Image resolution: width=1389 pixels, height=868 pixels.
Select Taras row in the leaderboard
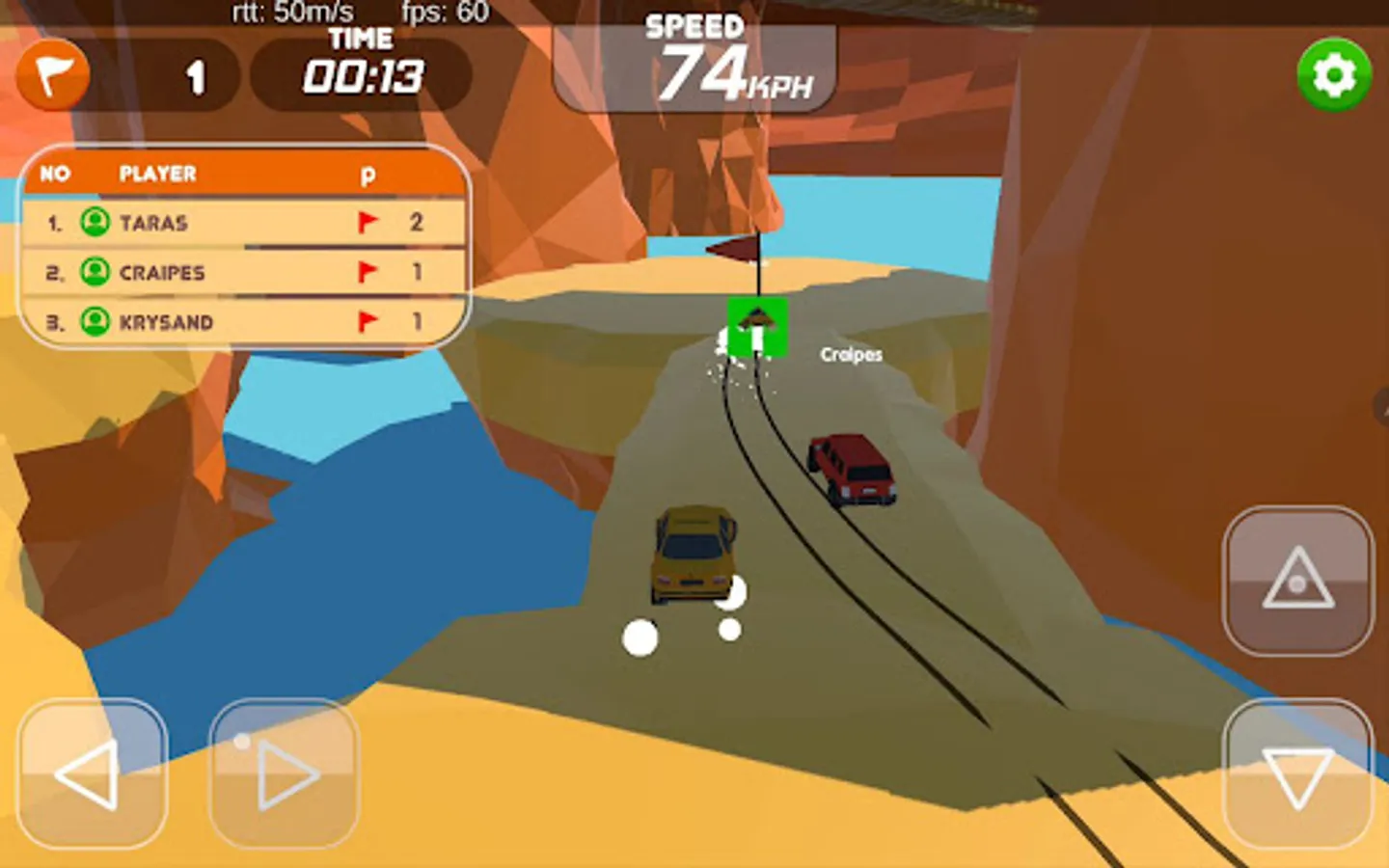point(243,223)
